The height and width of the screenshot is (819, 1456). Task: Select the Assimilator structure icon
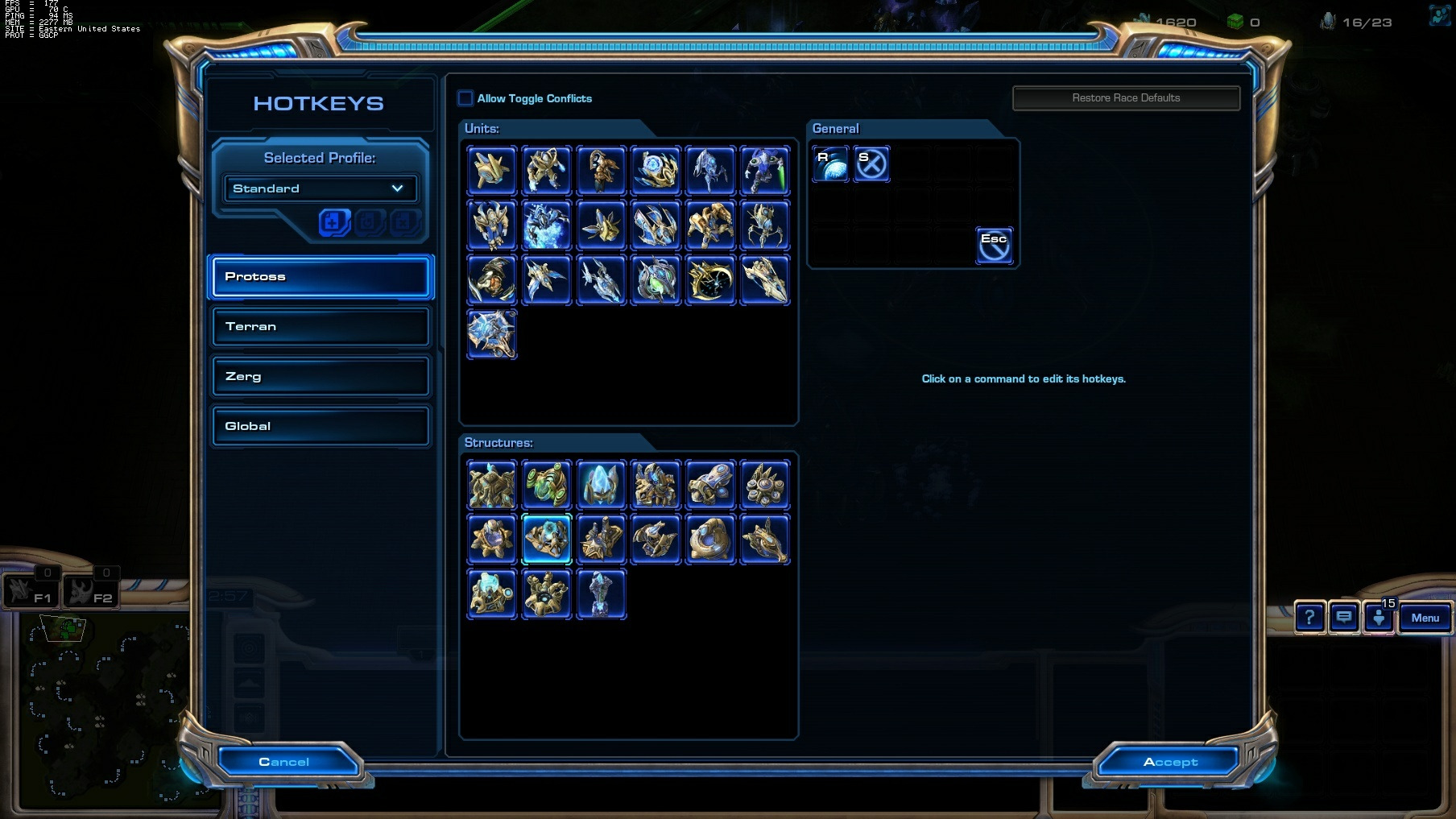[x=547, y=485]
